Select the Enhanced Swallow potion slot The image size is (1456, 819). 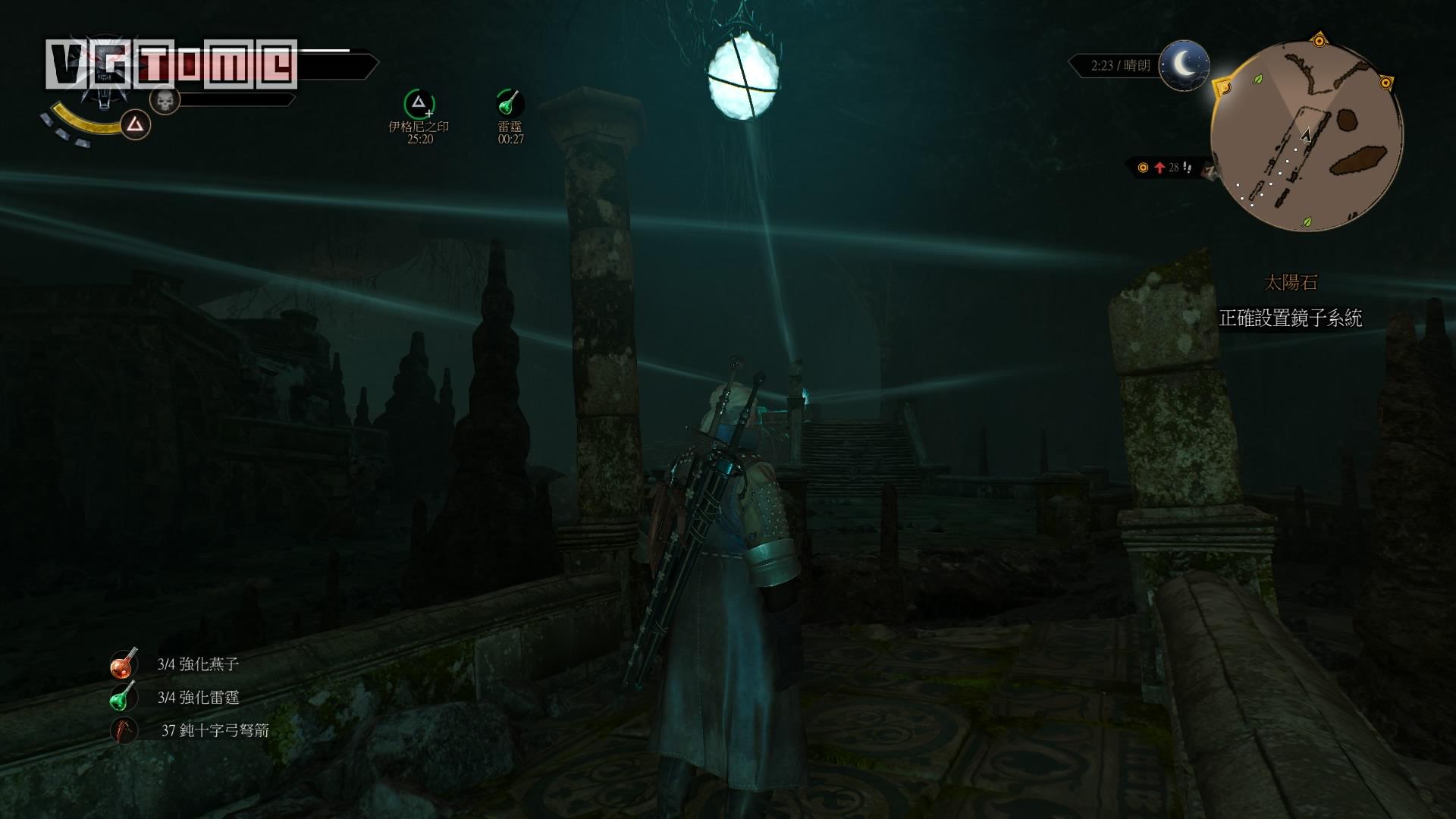click(123, 664)
